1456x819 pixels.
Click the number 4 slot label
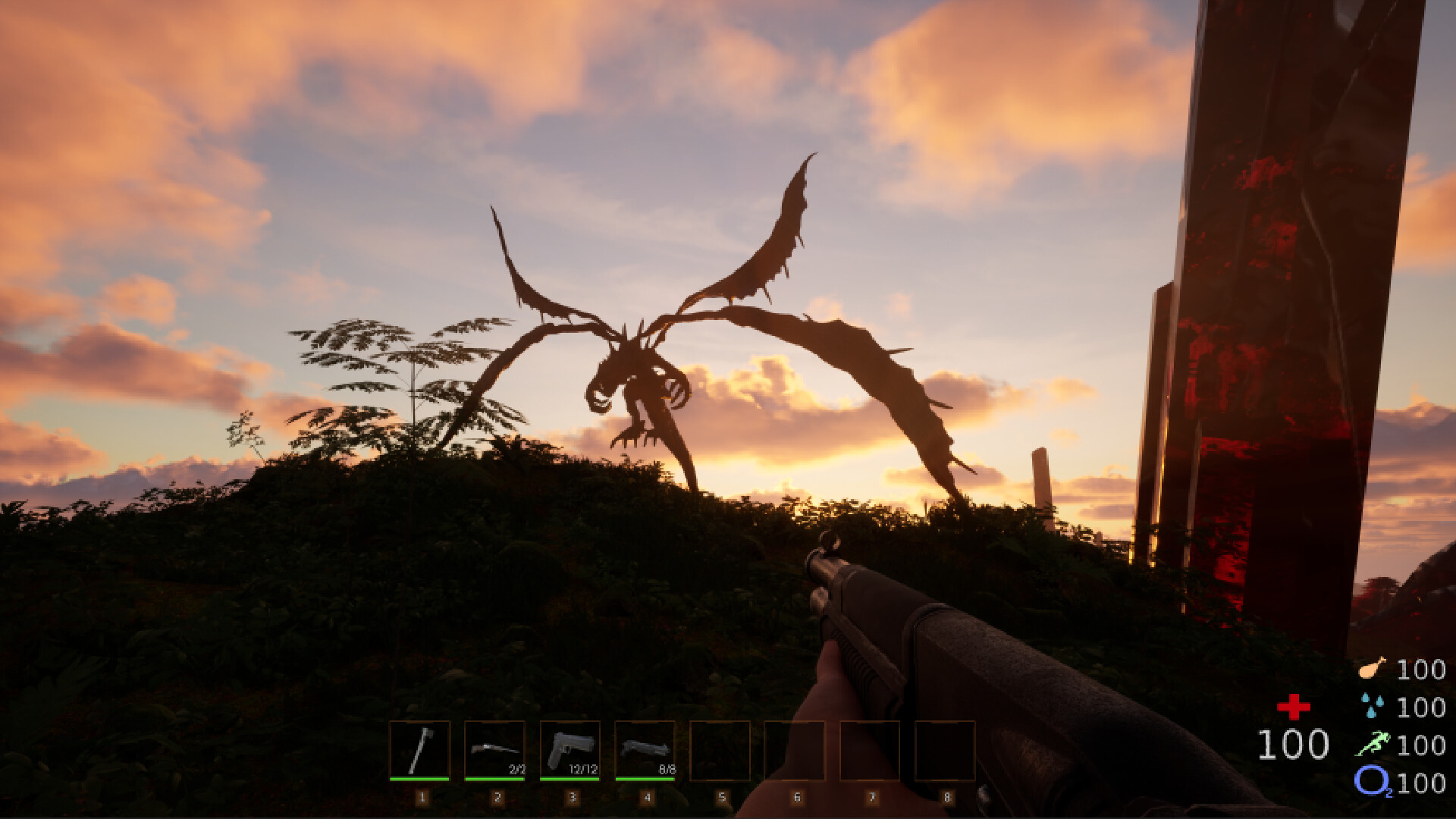(x=647, y=796)
